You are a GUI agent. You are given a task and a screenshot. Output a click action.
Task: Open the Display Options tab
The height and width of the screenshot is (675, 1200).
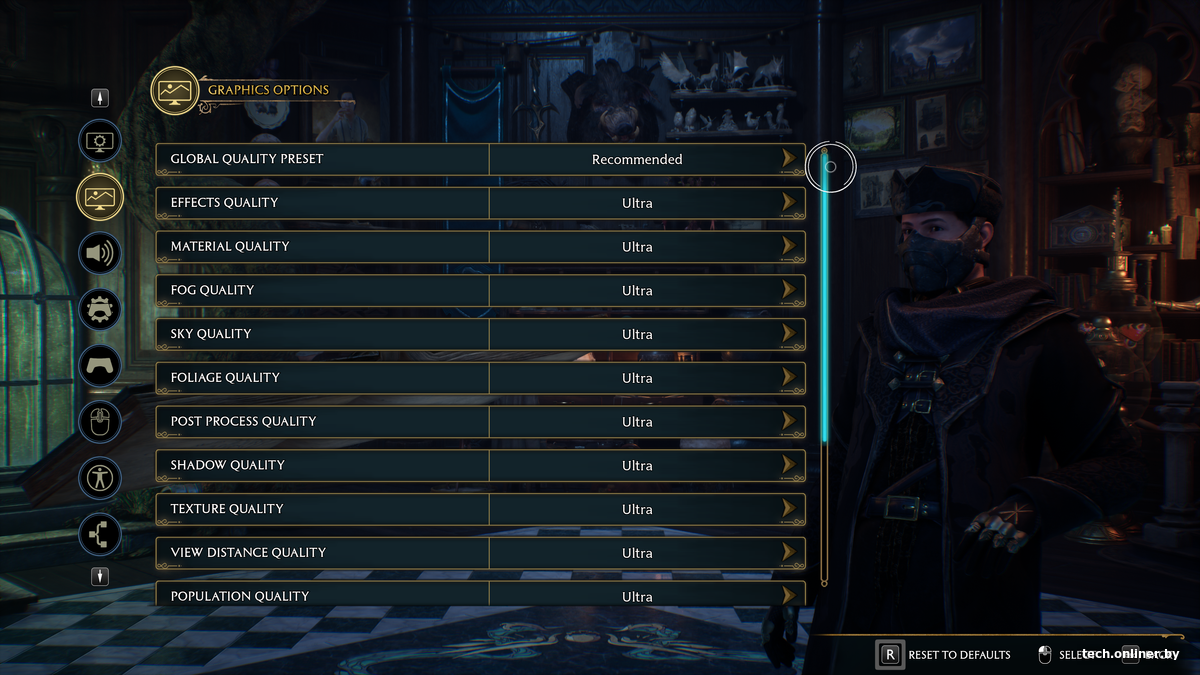(100, 141)
